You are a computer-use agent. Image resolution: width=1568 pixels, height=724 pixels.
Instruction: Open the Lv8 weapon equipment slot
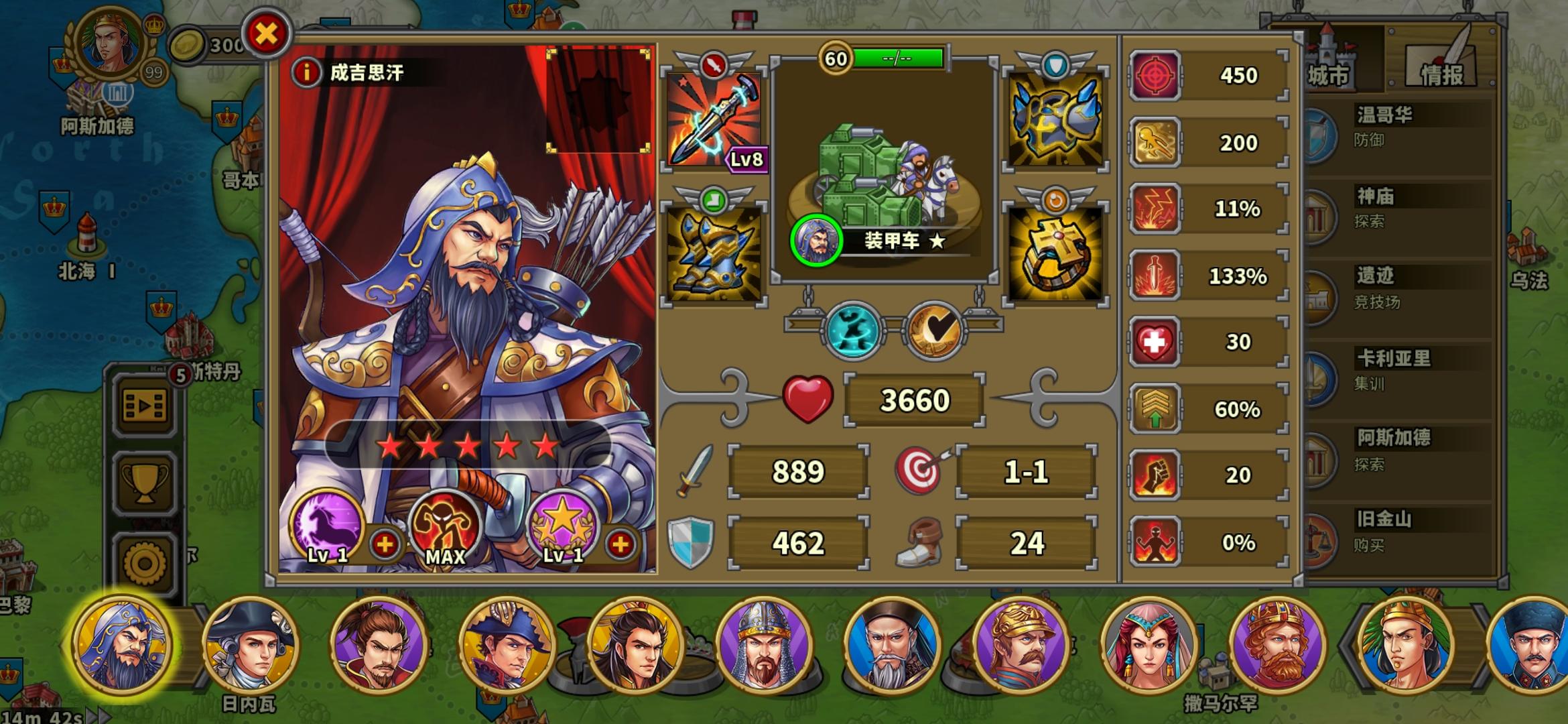(x=713, y=121)
